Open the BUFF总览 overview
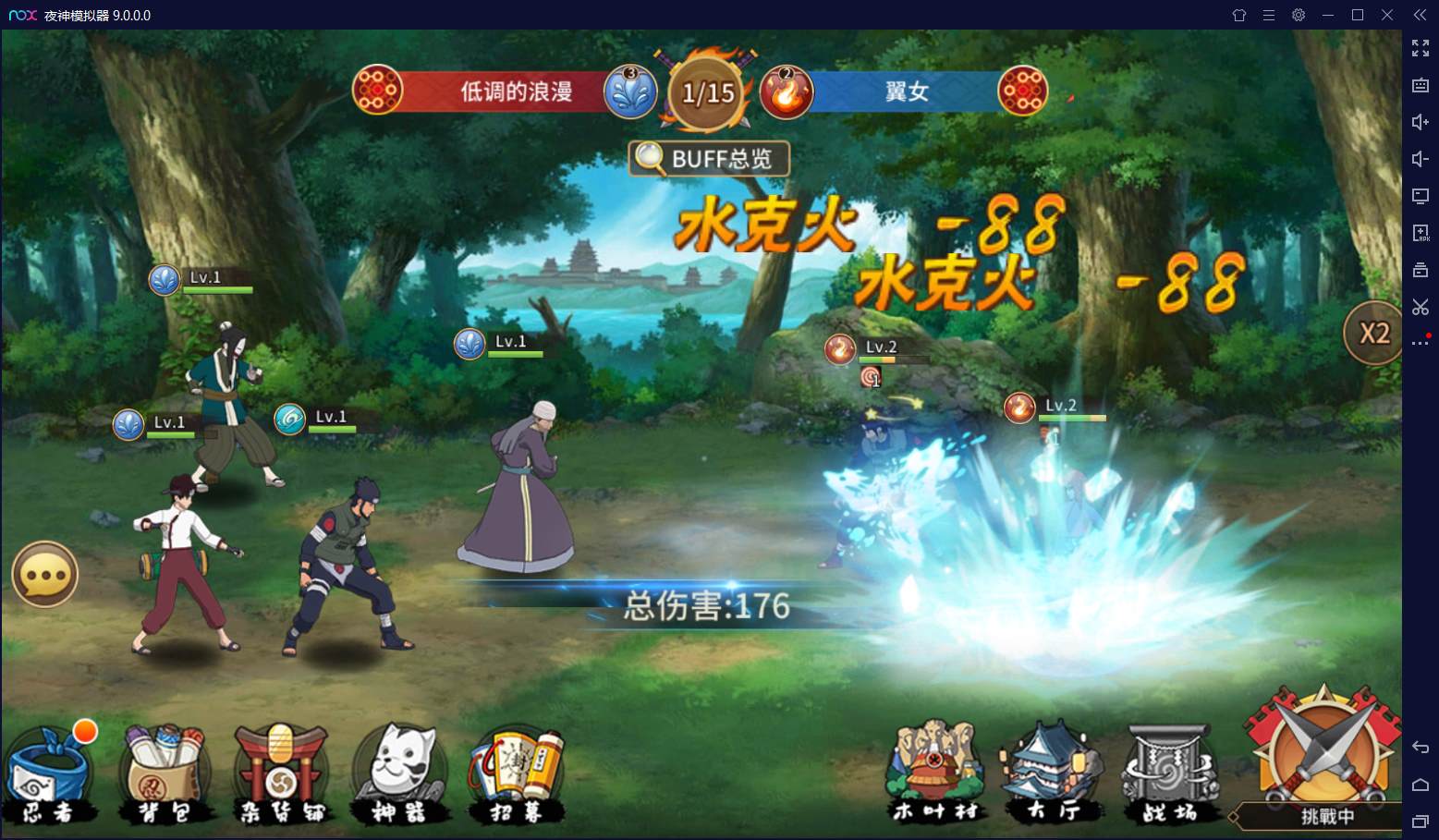The height and width of the screenshot is (840, 1439). [709, 159]
